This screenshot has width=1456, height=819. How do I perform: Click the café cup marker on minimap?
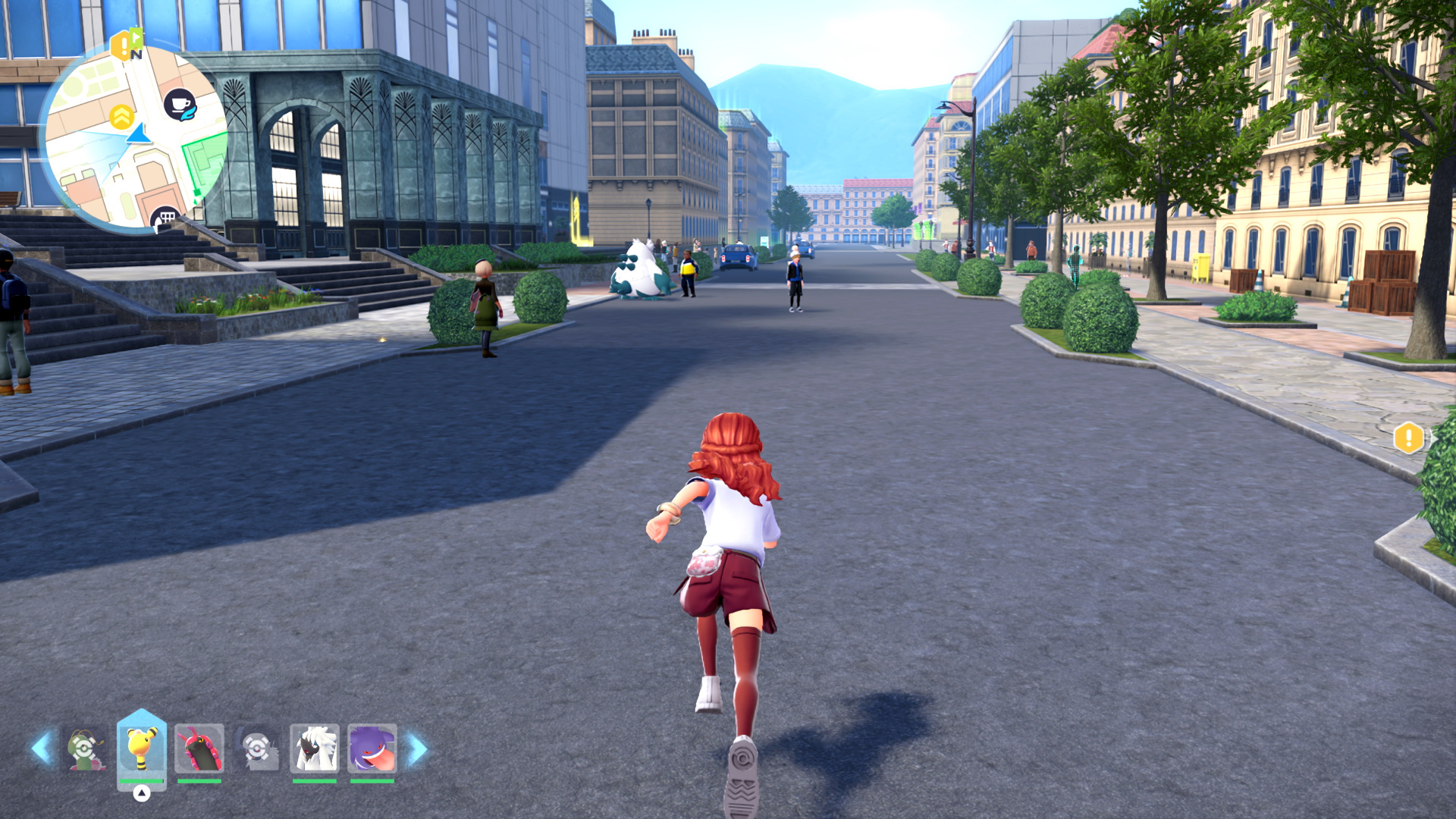(x=180, y=105)
